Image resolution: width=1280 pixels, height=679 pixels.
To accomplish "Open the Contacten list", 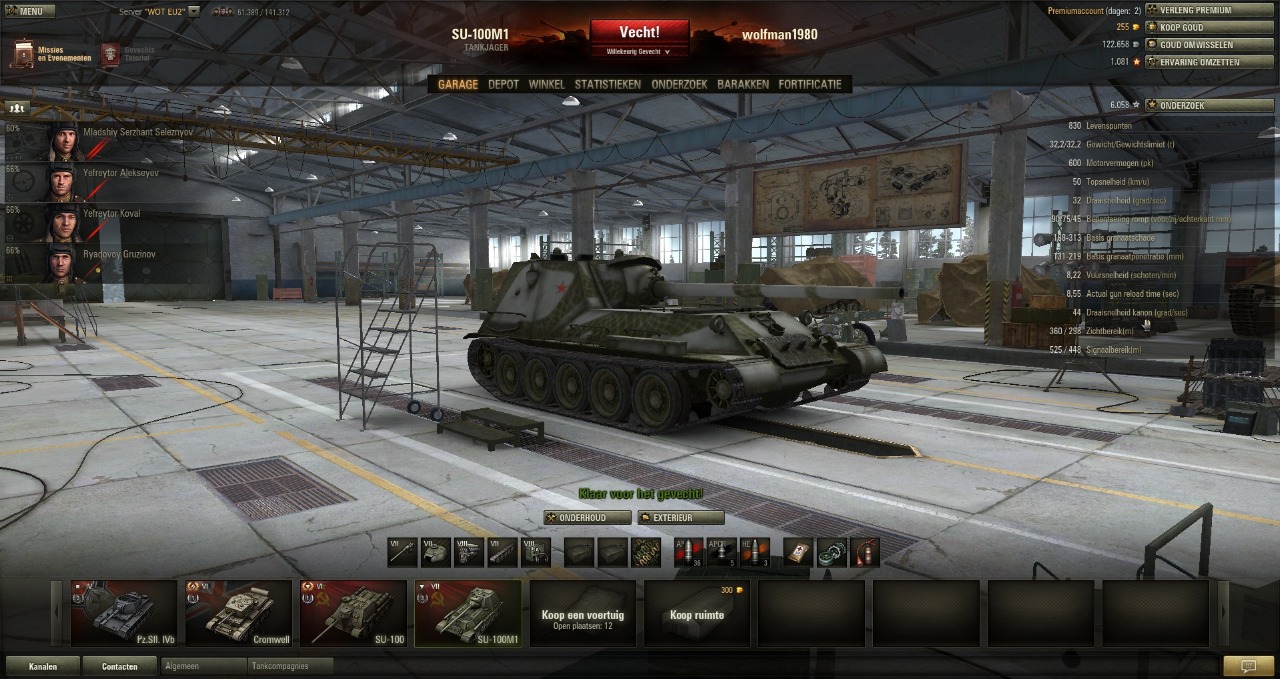I will coord(119,666).
